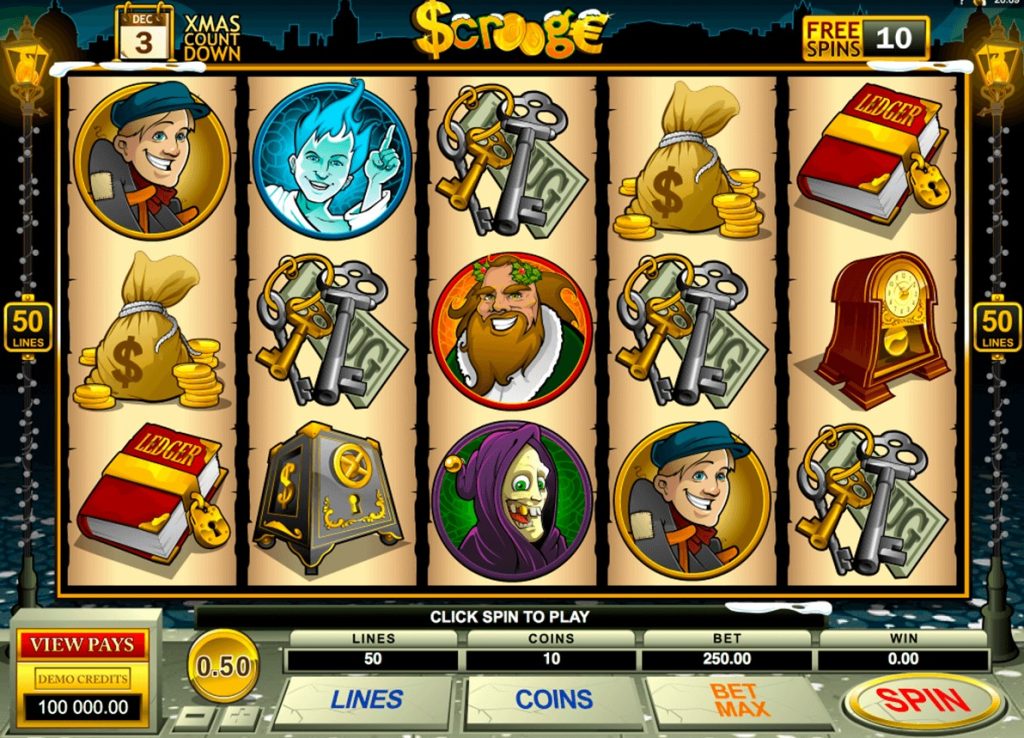The height and width of the screenshot is (738, 1024).
Task: Increase coin value with the plus button
Action: click(x=240, y=717)
